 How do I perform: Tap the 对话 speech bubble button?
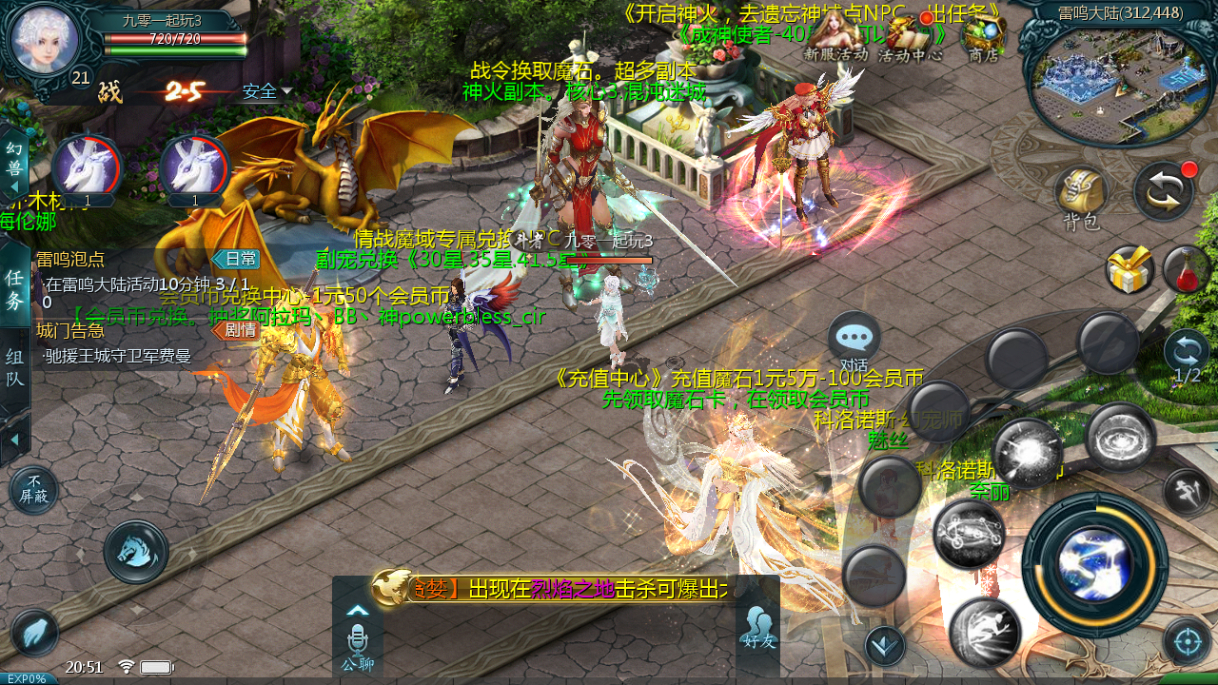click(x=854, y=340)
